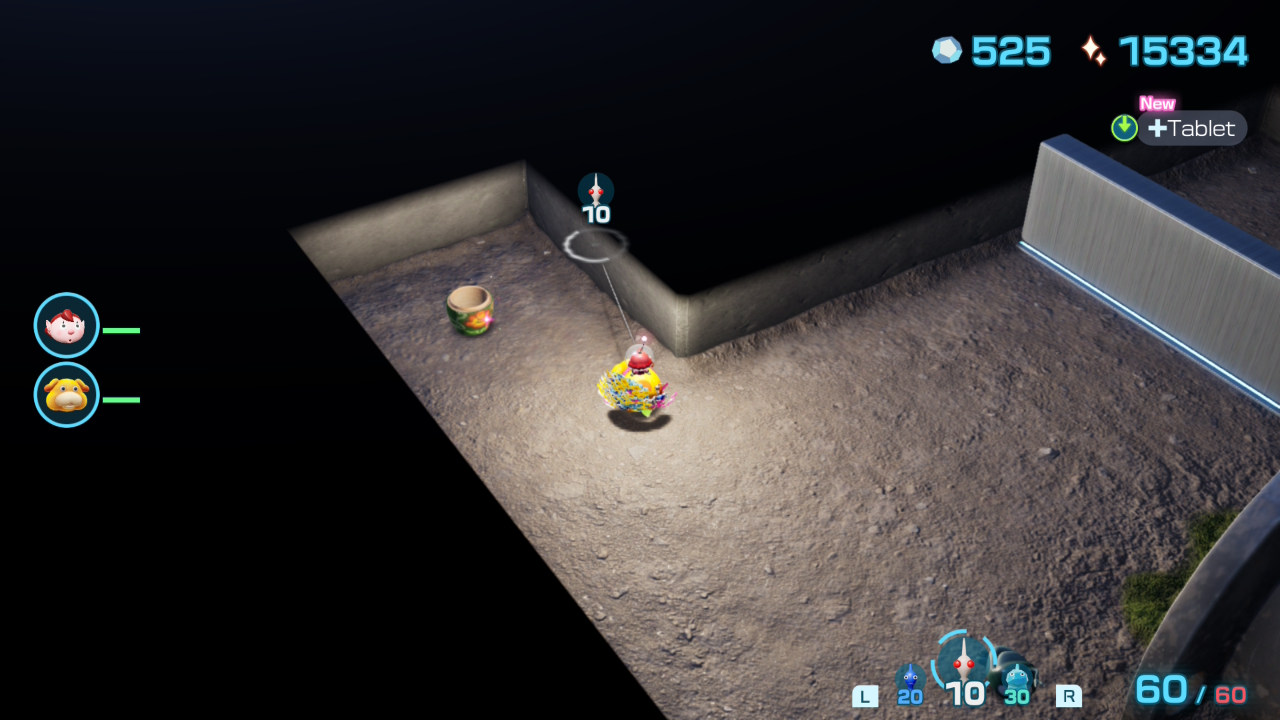Viewport: 1280px width, 720px height.
Task: Switch to the Ice Pikmin squad icon
Action: [1017, 680]
